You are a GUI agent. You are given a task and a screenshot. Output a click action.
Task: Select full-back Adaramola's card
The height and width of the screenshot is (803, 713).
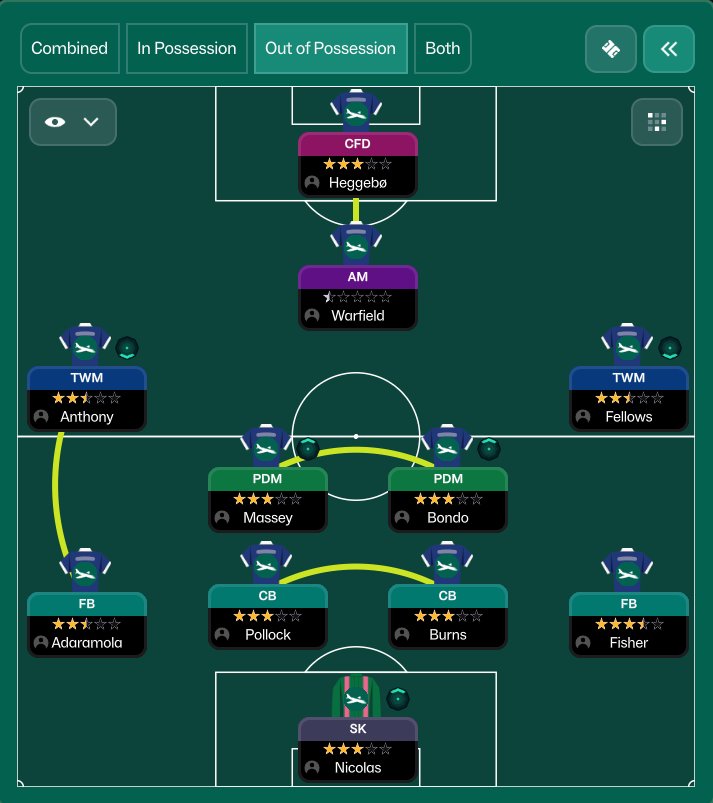(x=87, y=623)
